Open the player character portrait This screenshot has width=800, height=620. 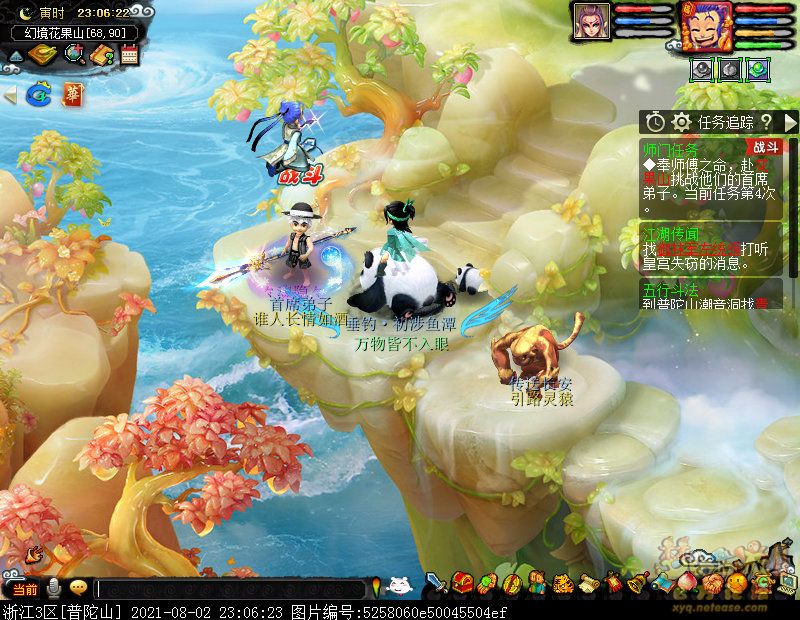click(x=706, y=24)
